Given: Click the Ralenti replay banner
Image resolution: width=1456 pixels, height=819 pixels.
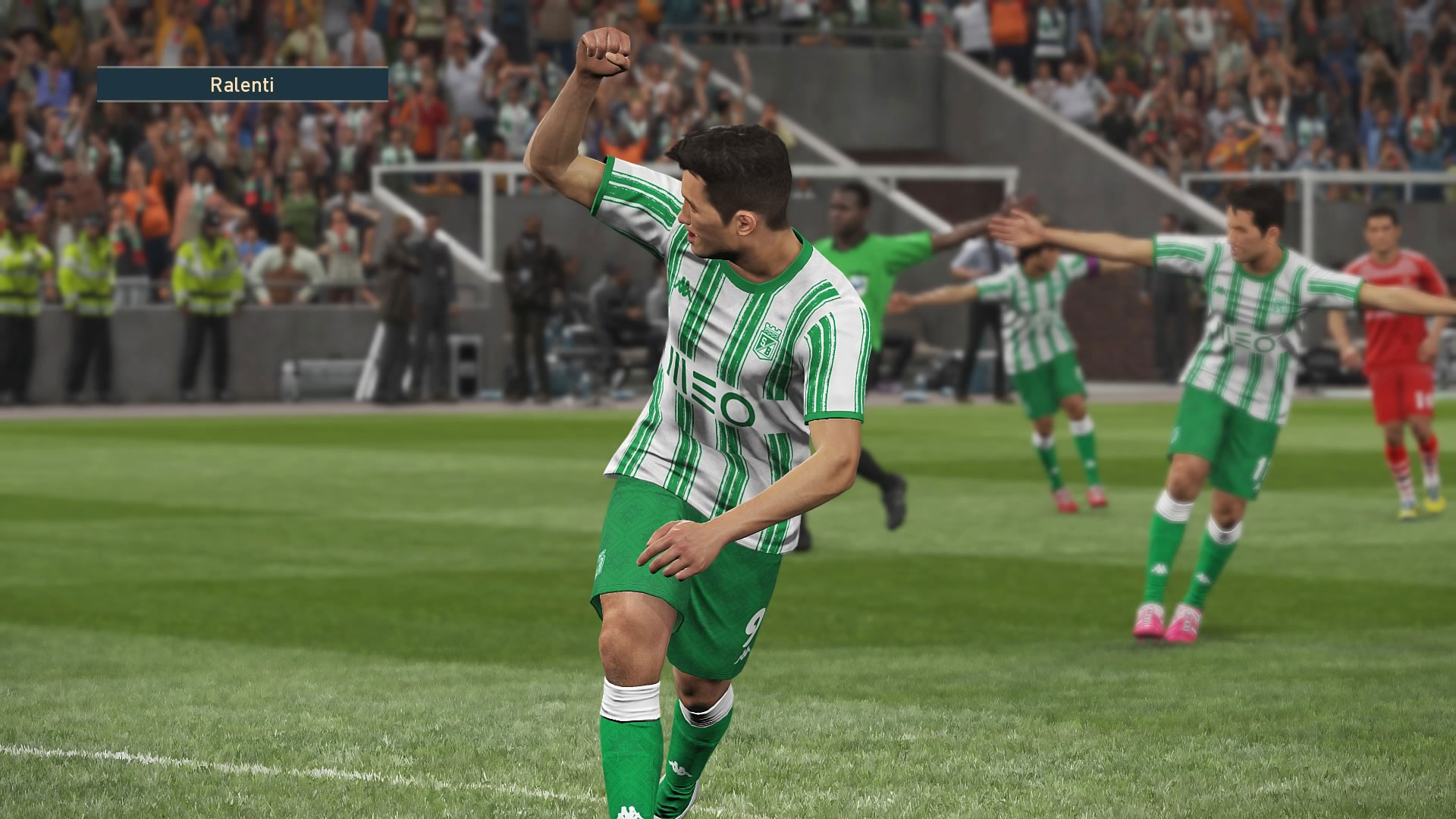Looking at the screenshot, I should click(242, 85).
